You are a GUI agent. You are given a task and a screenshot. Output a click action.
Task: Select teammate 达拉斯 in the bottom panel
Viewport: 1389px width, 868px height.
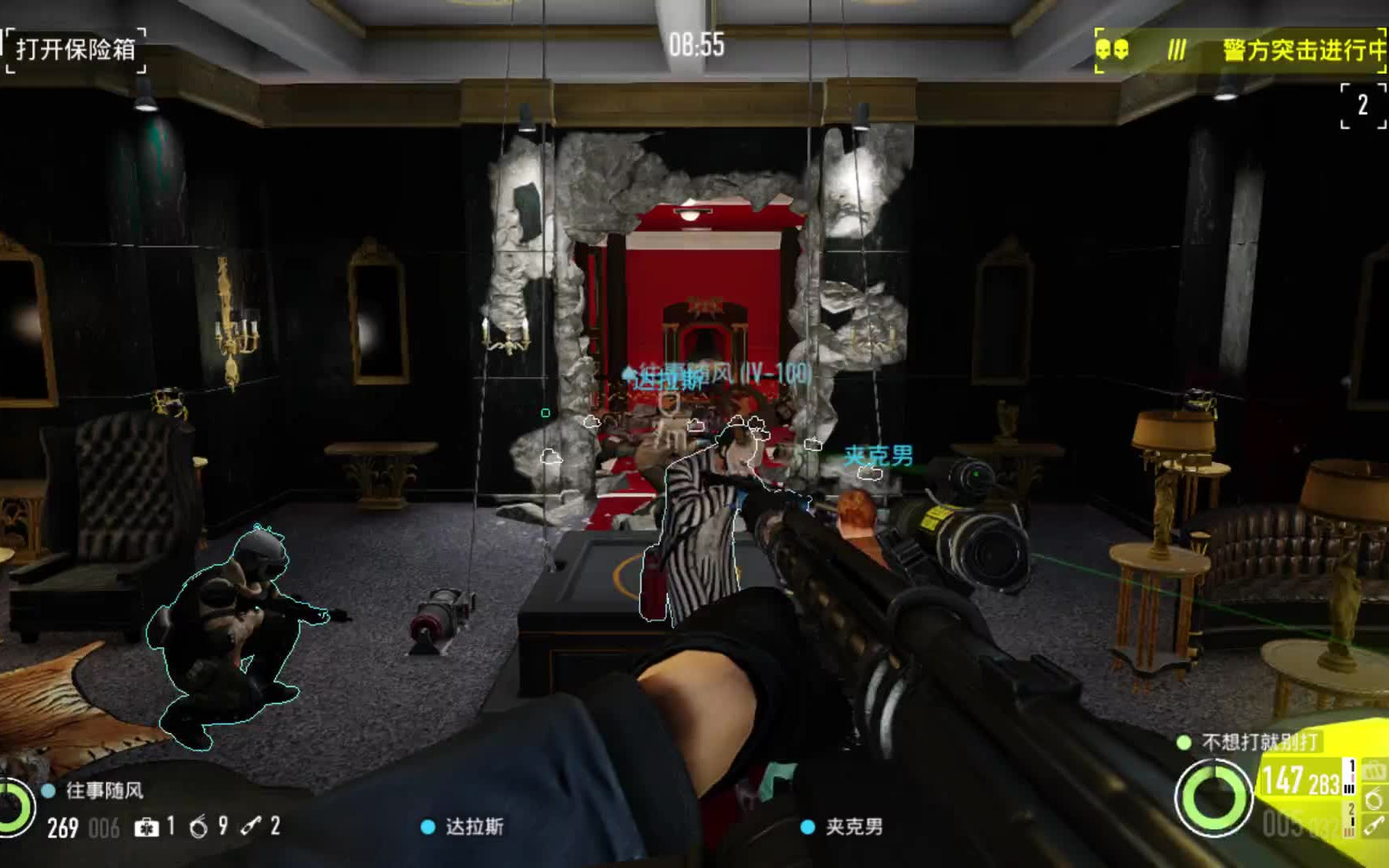tap(474, 827)
